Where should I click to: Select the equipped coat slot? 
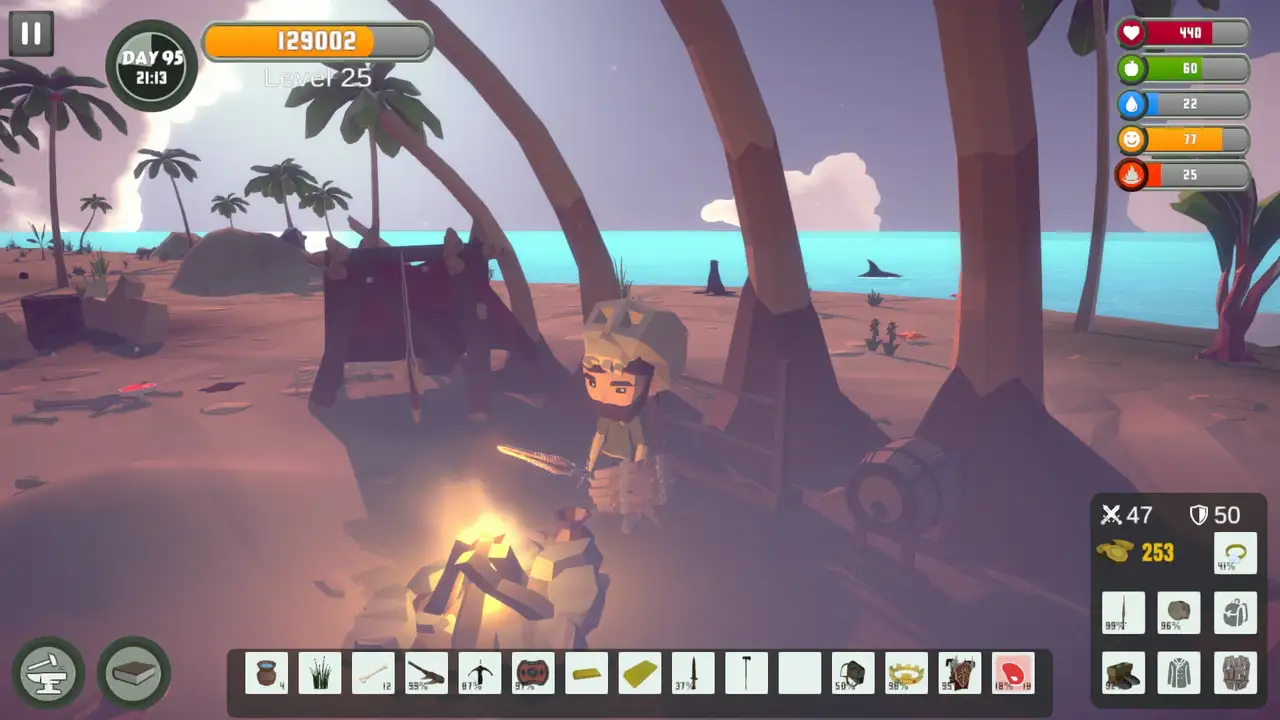(x=1178, y=673)
